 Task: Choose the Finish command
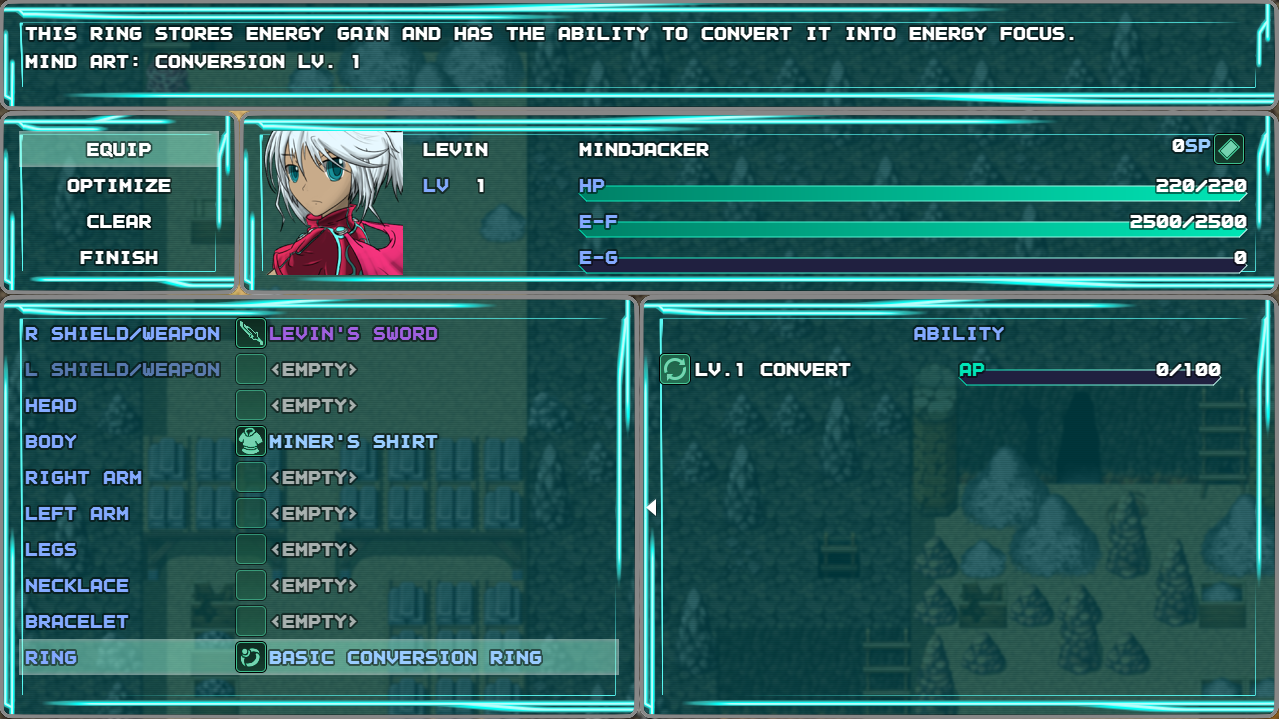[x=119, y=258]
